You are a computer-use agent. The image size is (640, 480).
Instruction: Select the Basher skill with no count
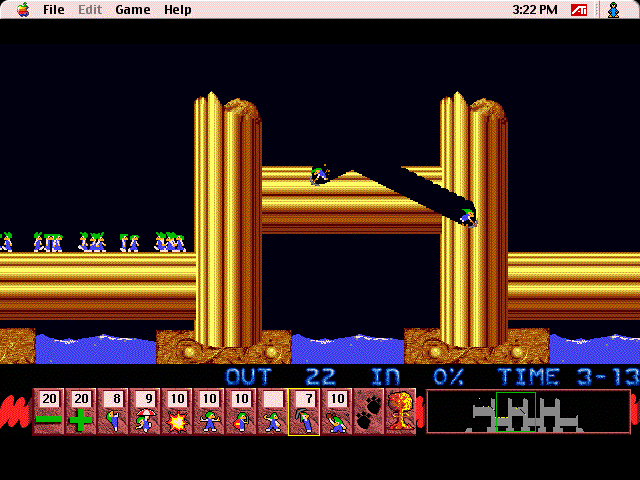[x=272, y=412]
